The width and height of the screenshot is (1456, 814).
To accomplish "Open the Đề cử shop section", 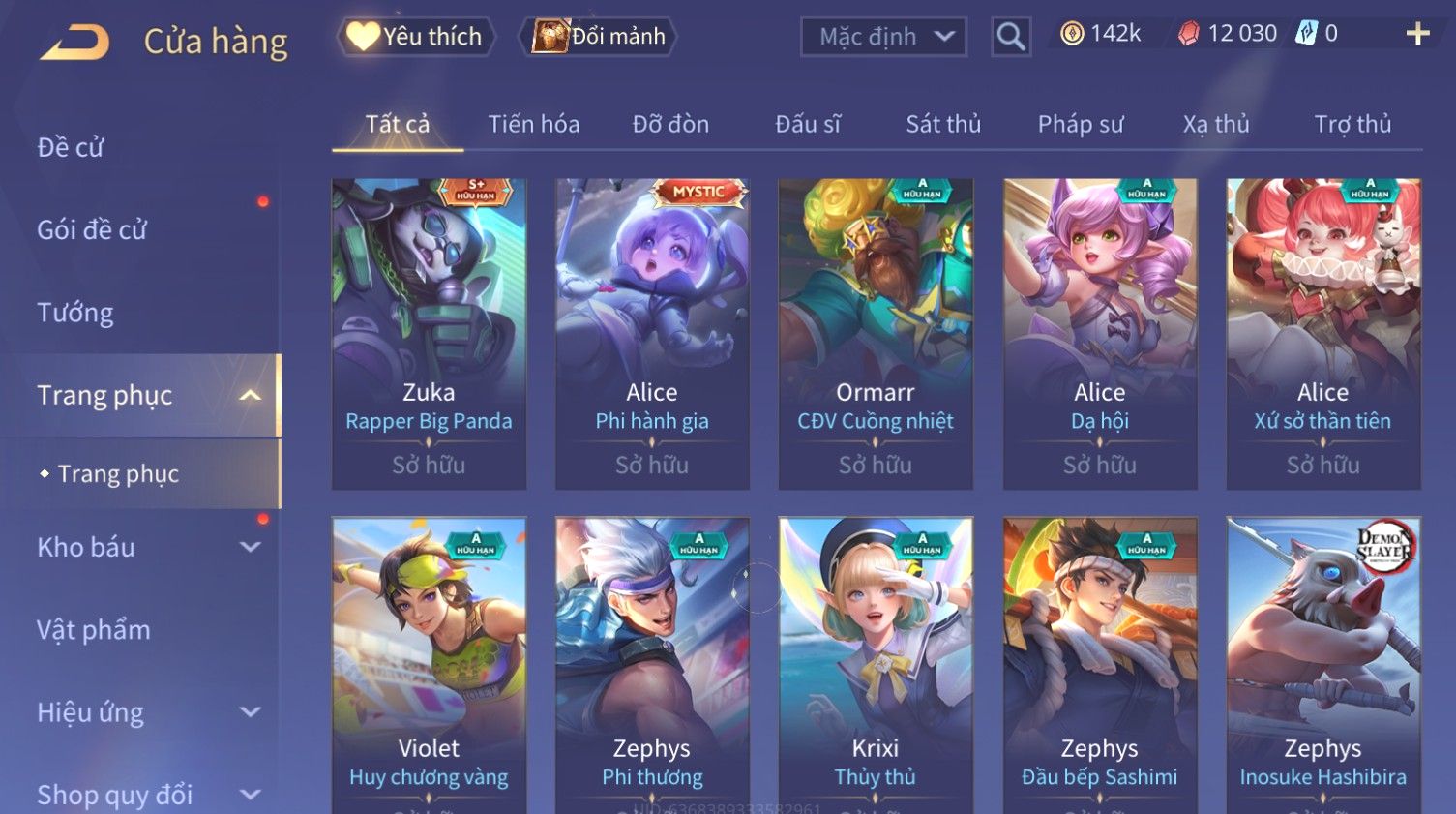I will [x=71, y=147].
